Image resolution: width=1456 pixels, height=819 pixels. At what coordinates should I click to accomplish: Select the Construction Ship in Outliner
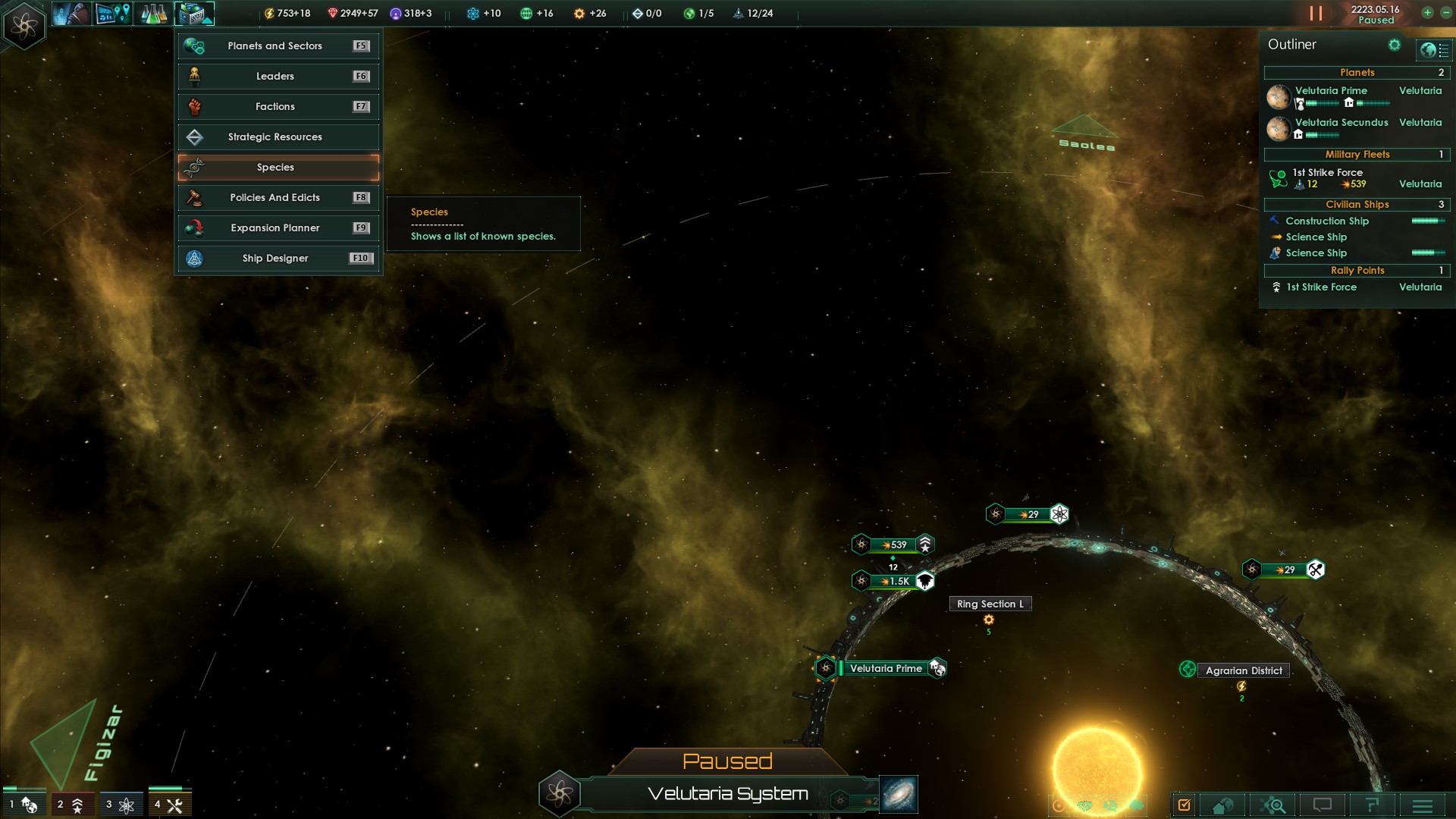click(1327, 221)
